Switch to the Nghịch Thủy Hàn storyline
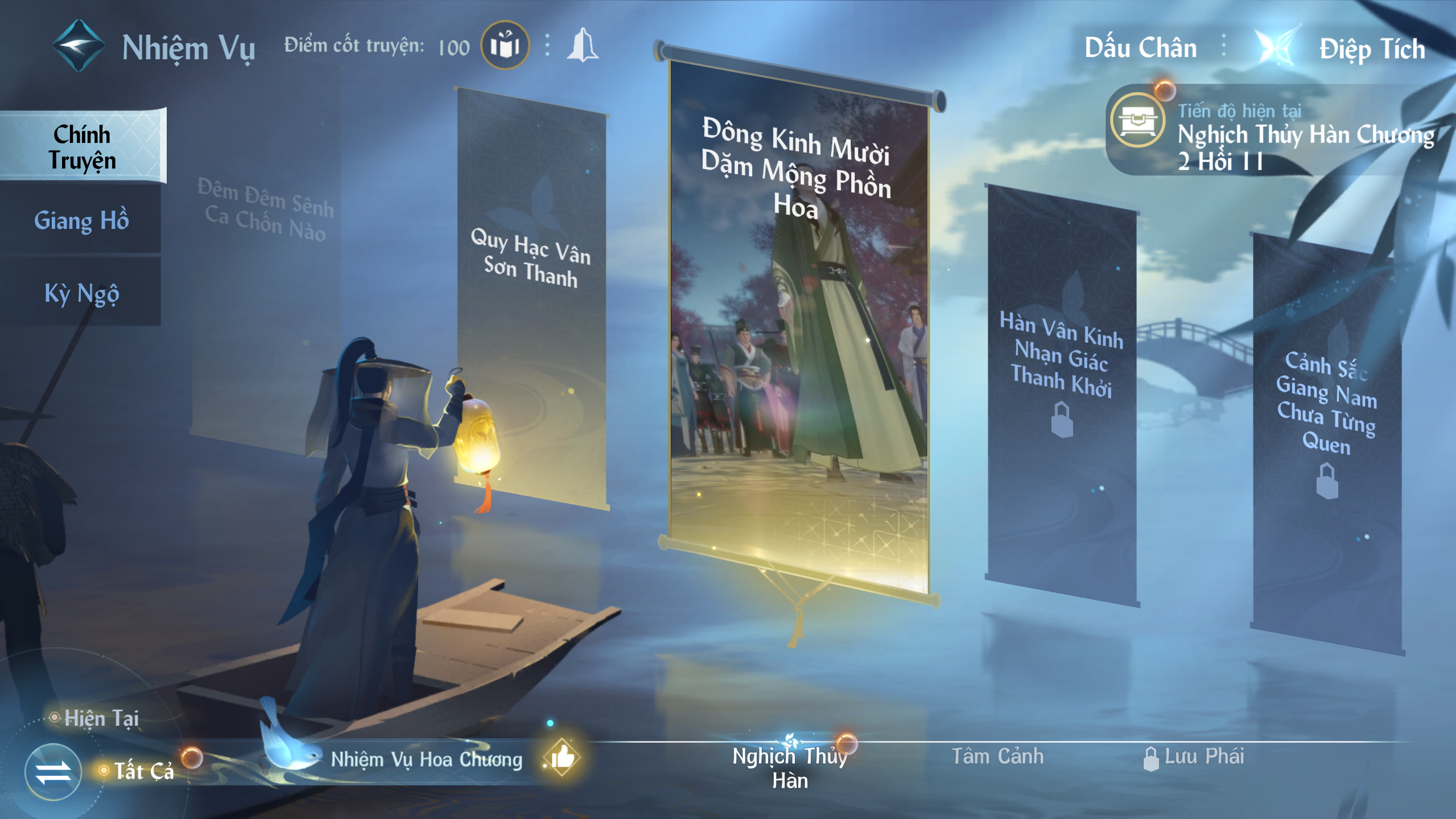Viewport: 1456px width, 819px height. (x=790, y=767)
